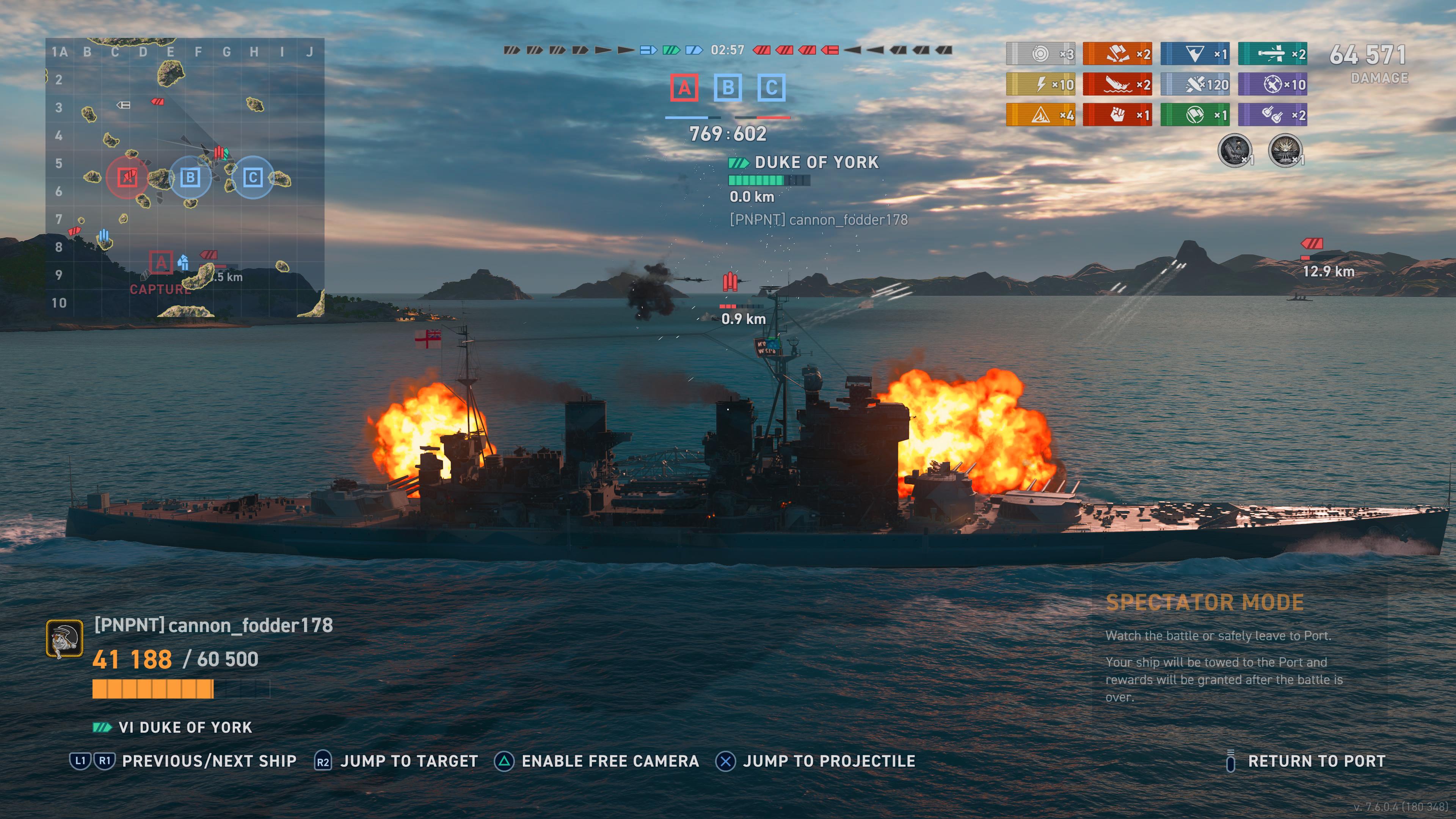The image size is (1456, 819).
Task: Select the Duke of York ship name marker
Action: point(816,163)
